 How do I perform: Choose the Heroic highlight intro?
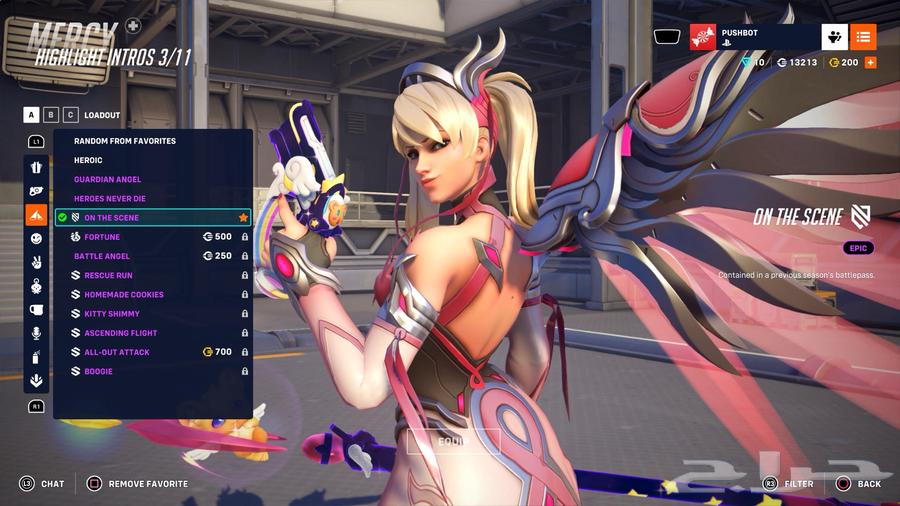tap(89, 160)
